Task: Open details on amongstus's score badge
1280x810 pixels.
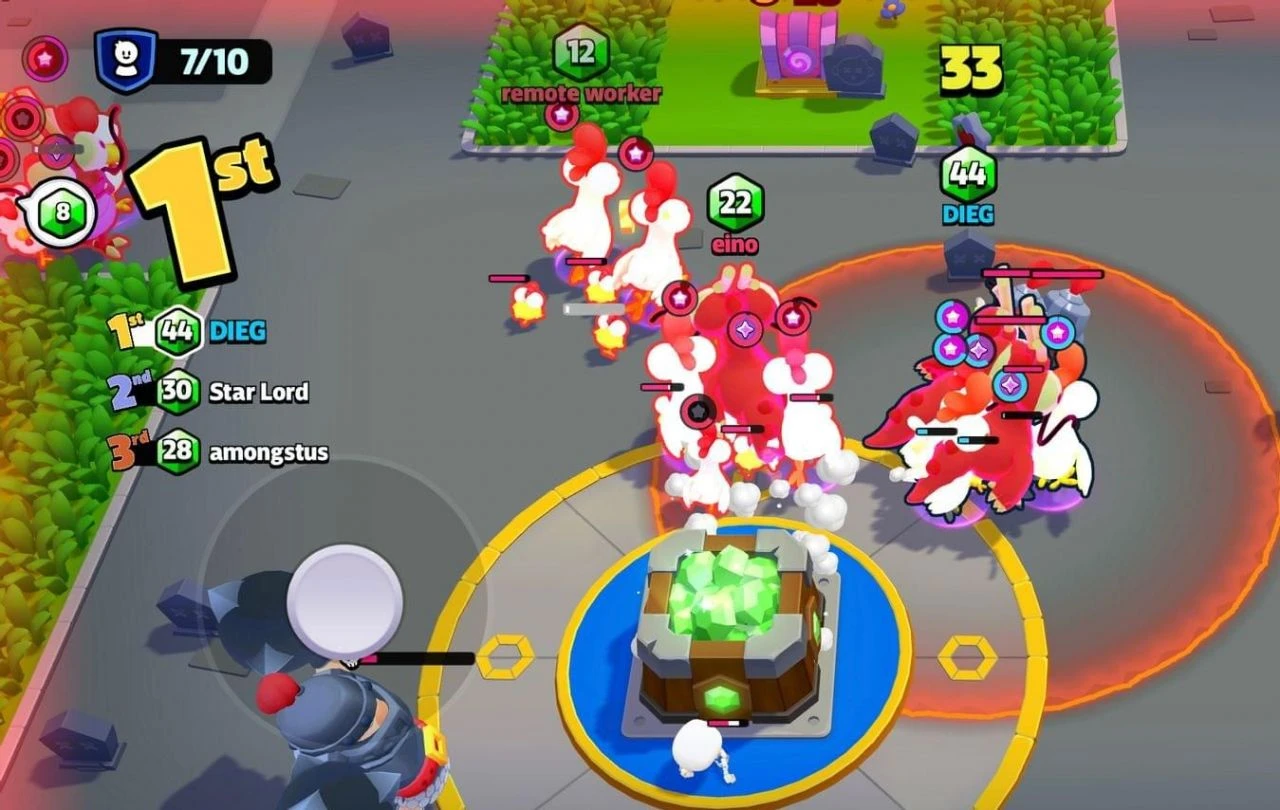Action: tap(180, 452)
